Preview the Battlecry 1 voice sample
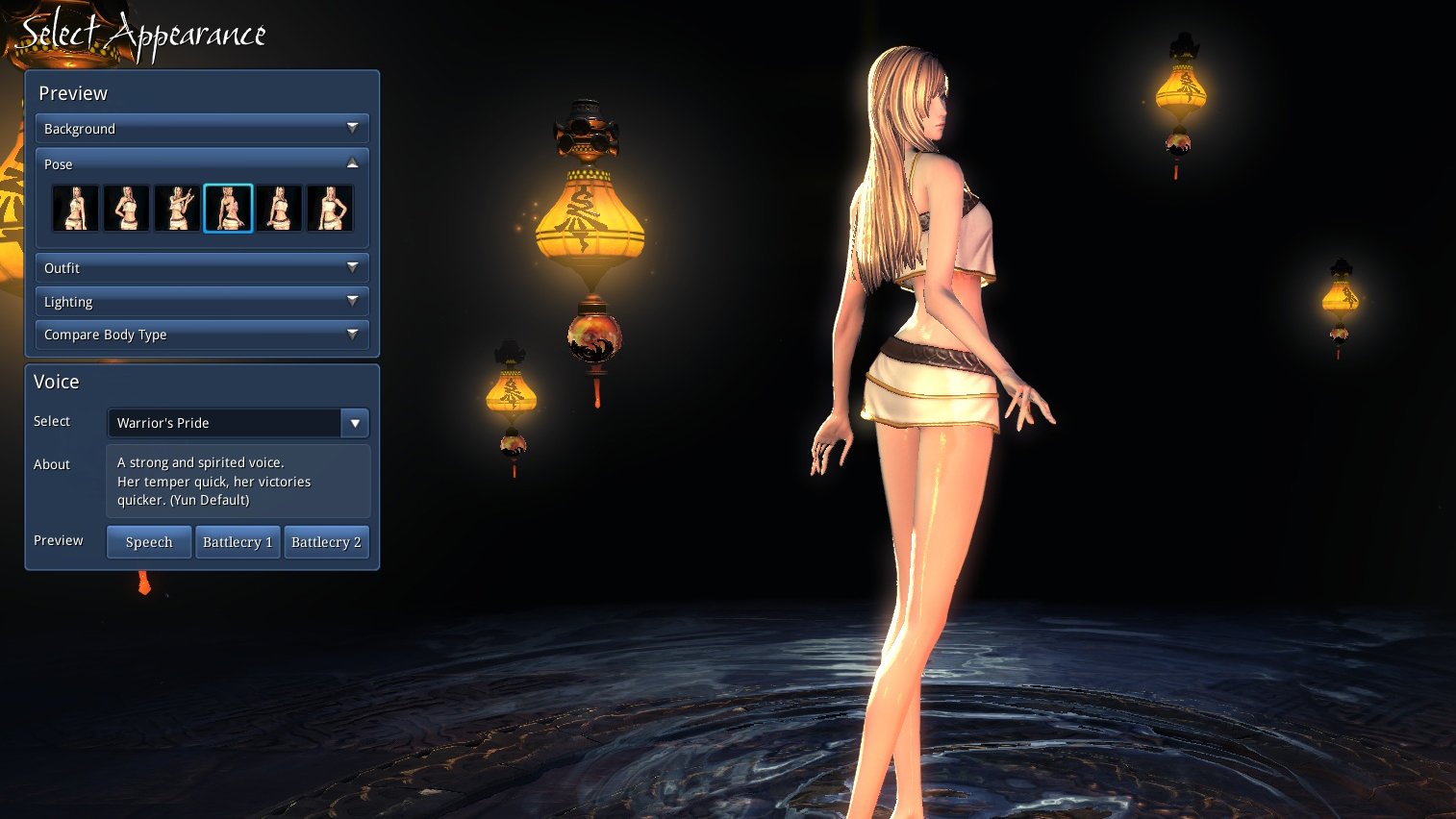 238,542
